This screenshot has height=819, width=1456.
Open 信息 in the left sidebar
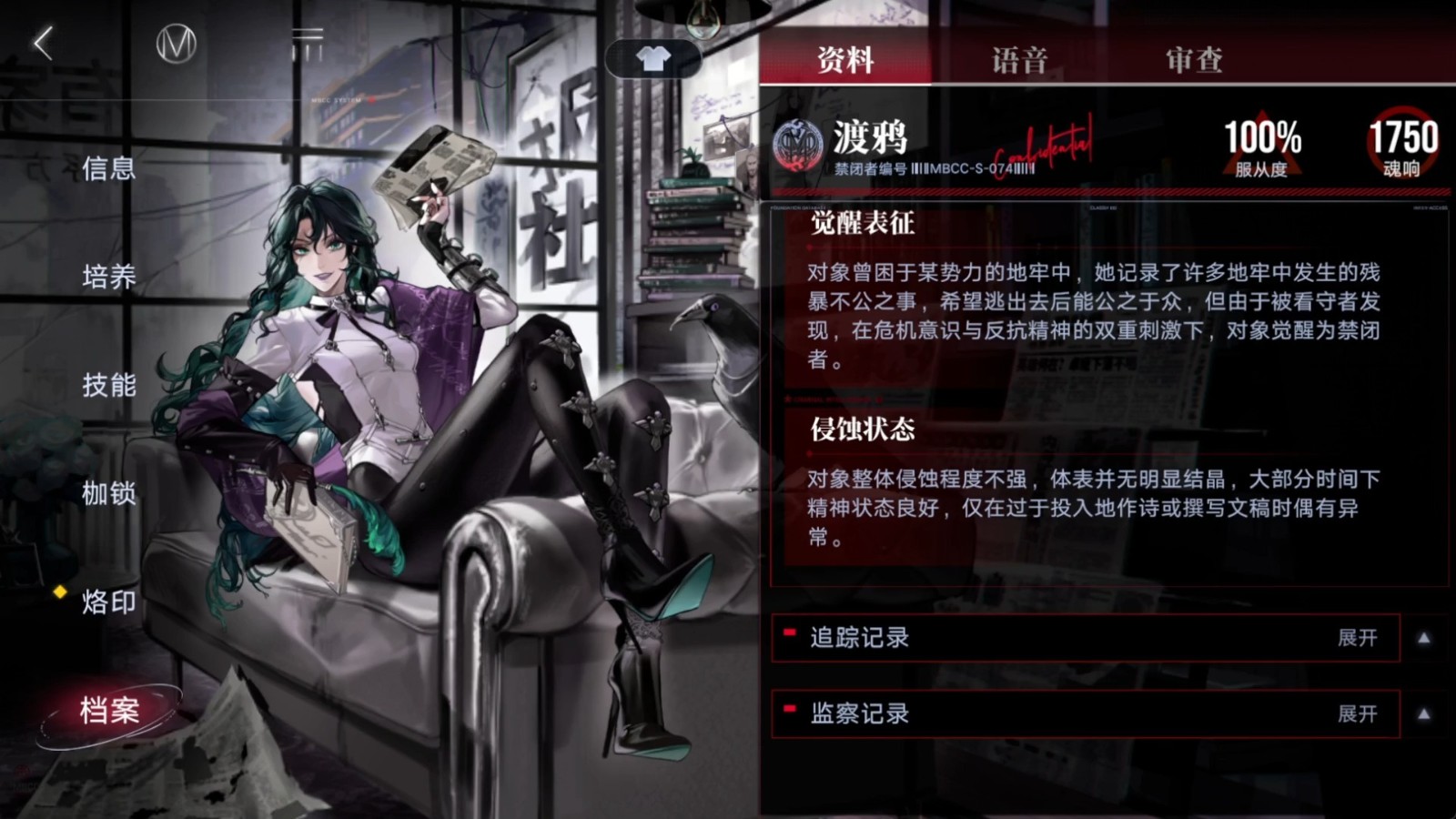point(109,168)
